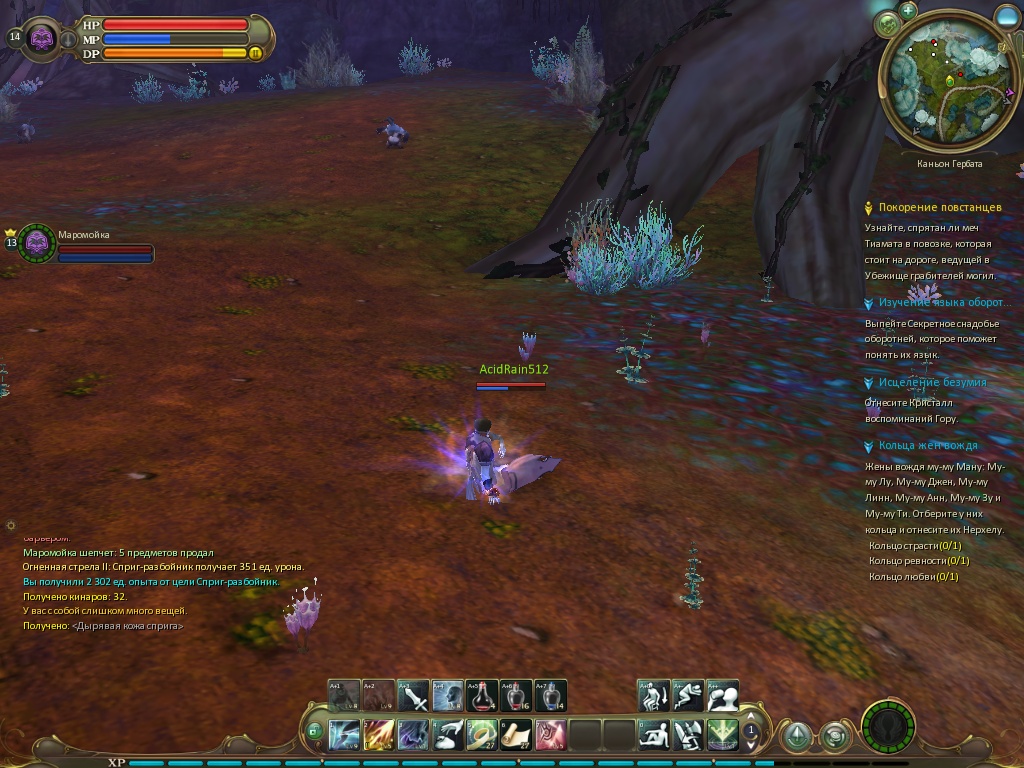Click the blue orb above the minimap
Image resolution: width=1024 pixels, height=768 pixels.
pyautogui.click(x=1008, y=15)
